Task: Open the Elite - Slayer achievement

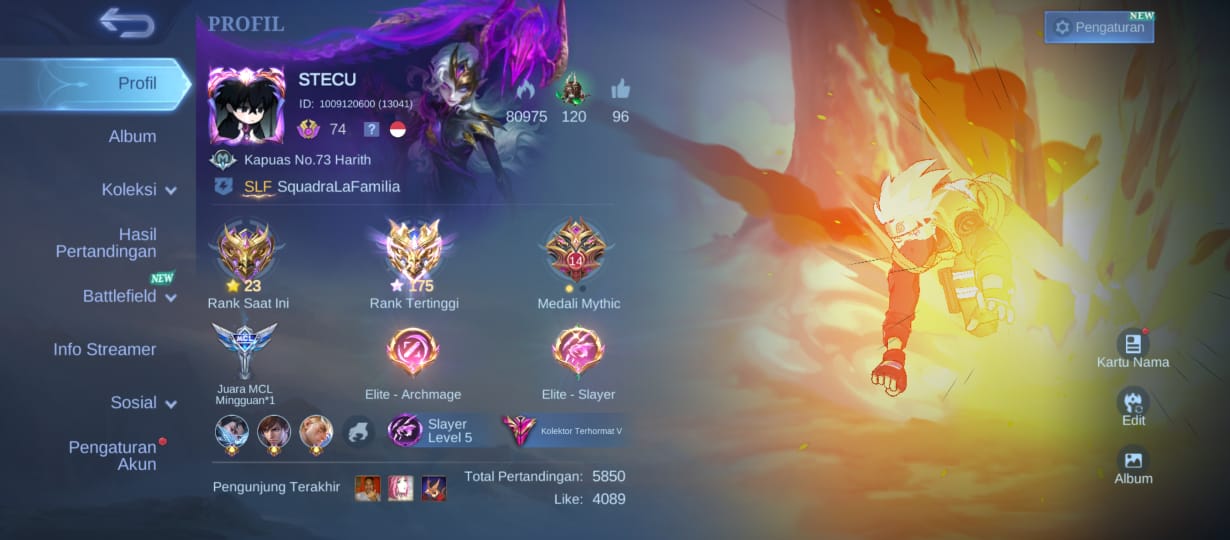Action: pos(578,352)
